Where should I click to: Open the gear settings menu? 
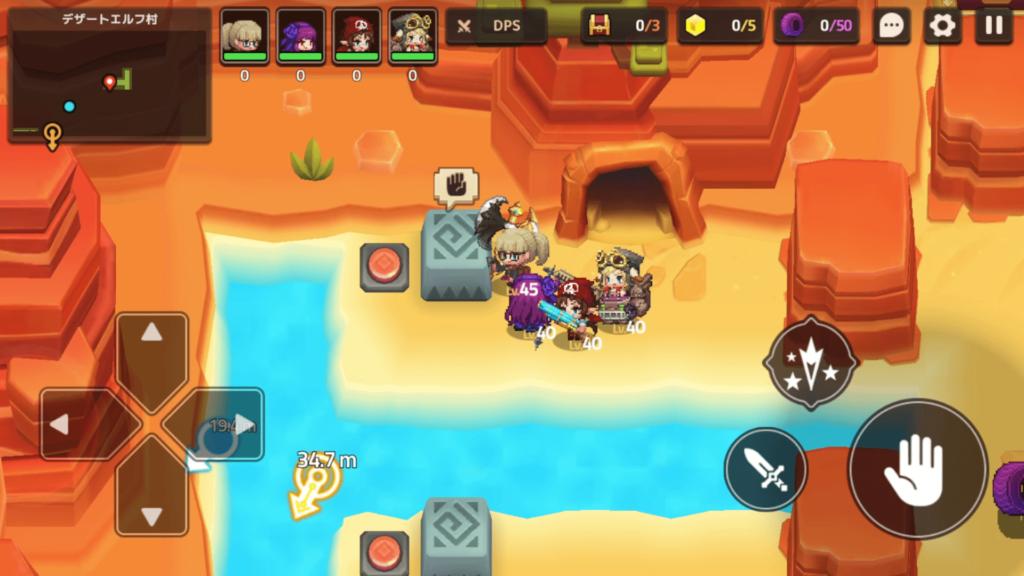click(x=941, y=26)
